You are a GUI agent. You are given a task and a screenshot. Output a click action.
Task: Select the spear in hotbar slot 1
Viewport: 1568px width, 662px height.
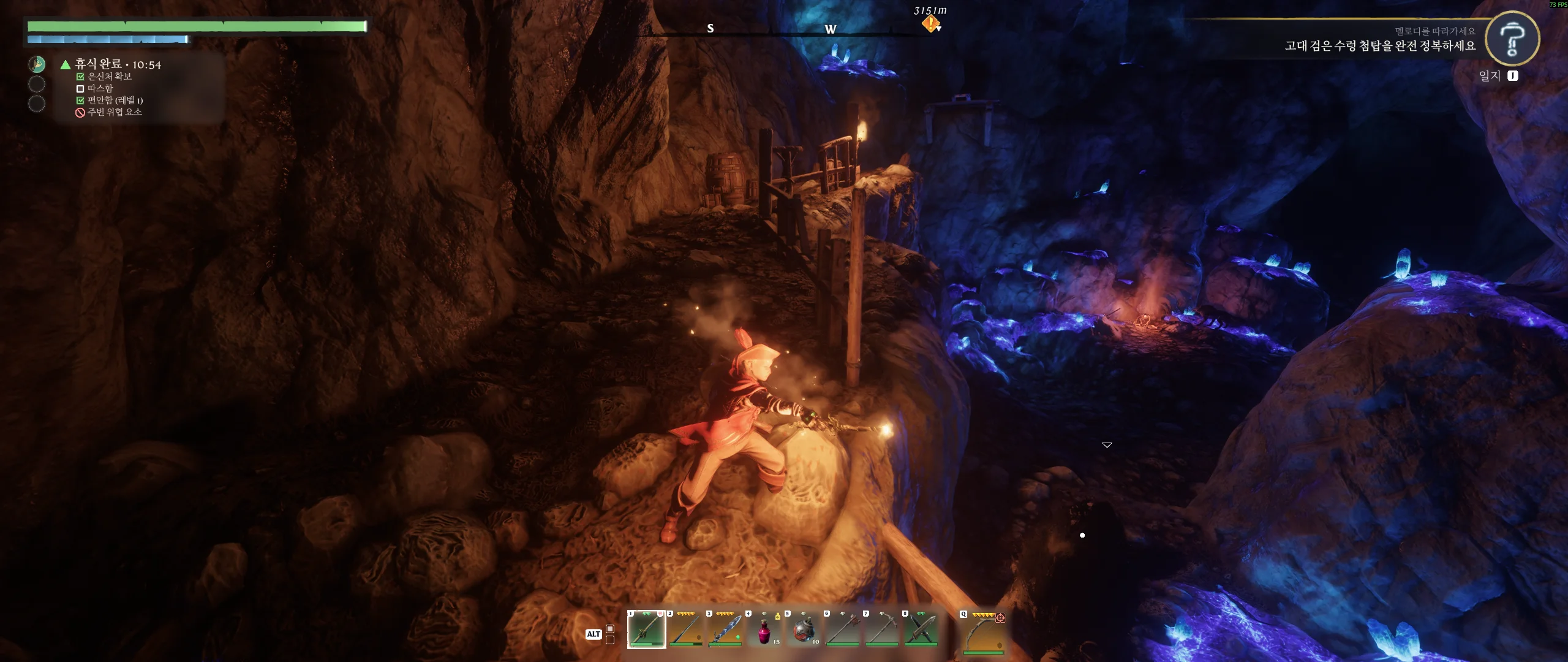(646, 629)
